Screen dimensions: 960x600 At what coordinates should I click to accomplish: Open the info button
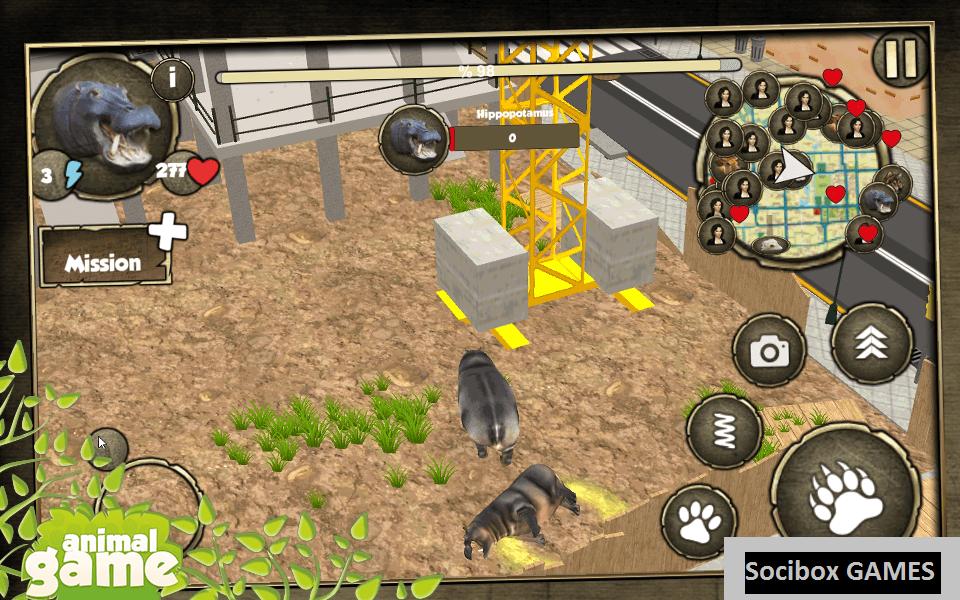(172, 79)
